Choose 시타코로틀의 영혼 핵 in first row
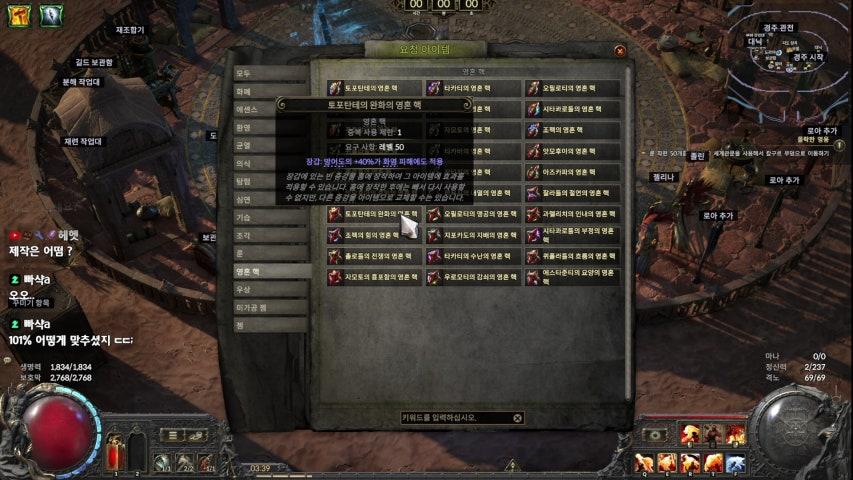 click(x=572, y=109)
